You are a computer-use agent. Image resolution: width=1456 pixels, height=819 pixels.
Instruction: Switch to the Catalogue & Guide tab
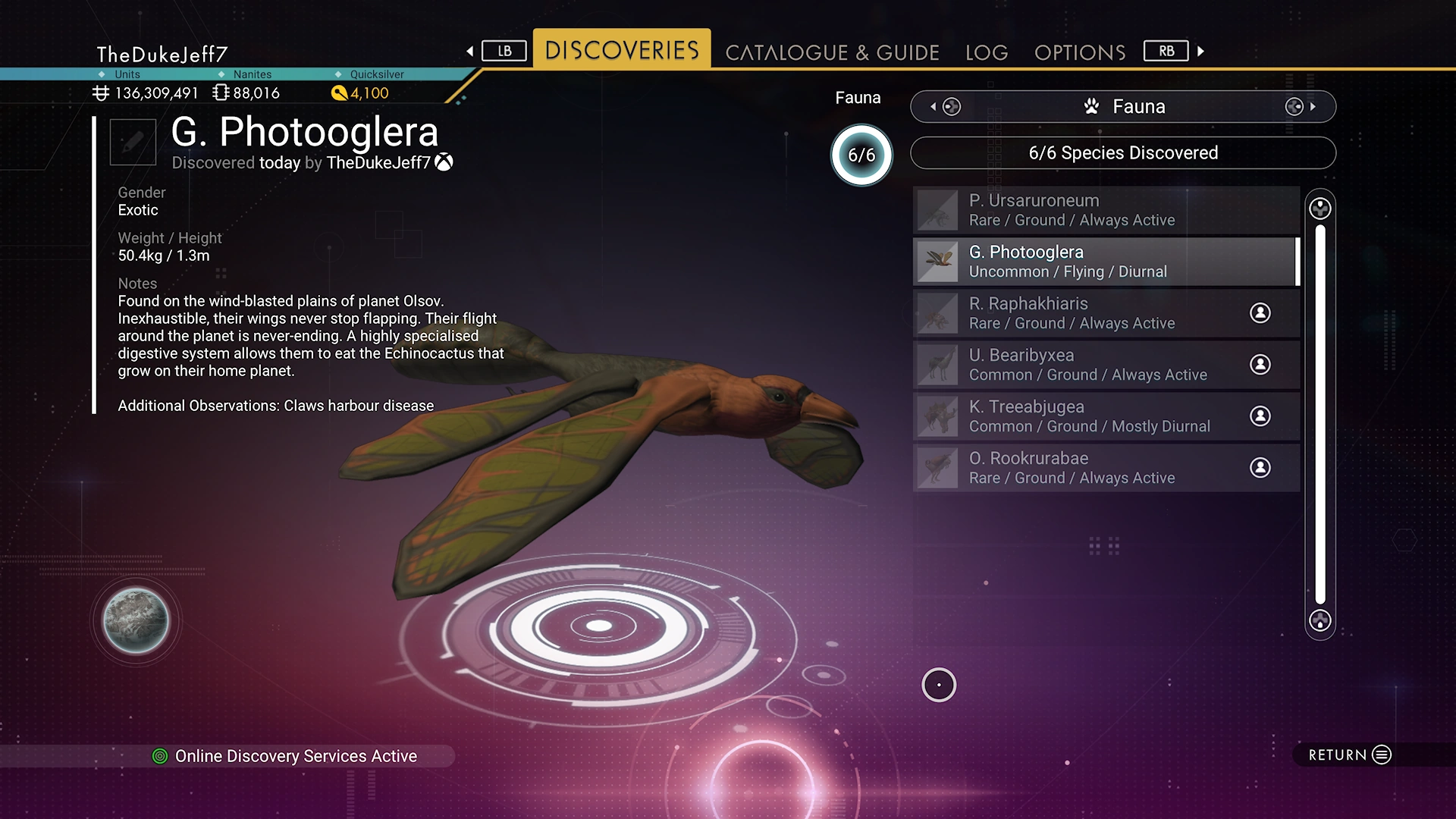point(832,52)
